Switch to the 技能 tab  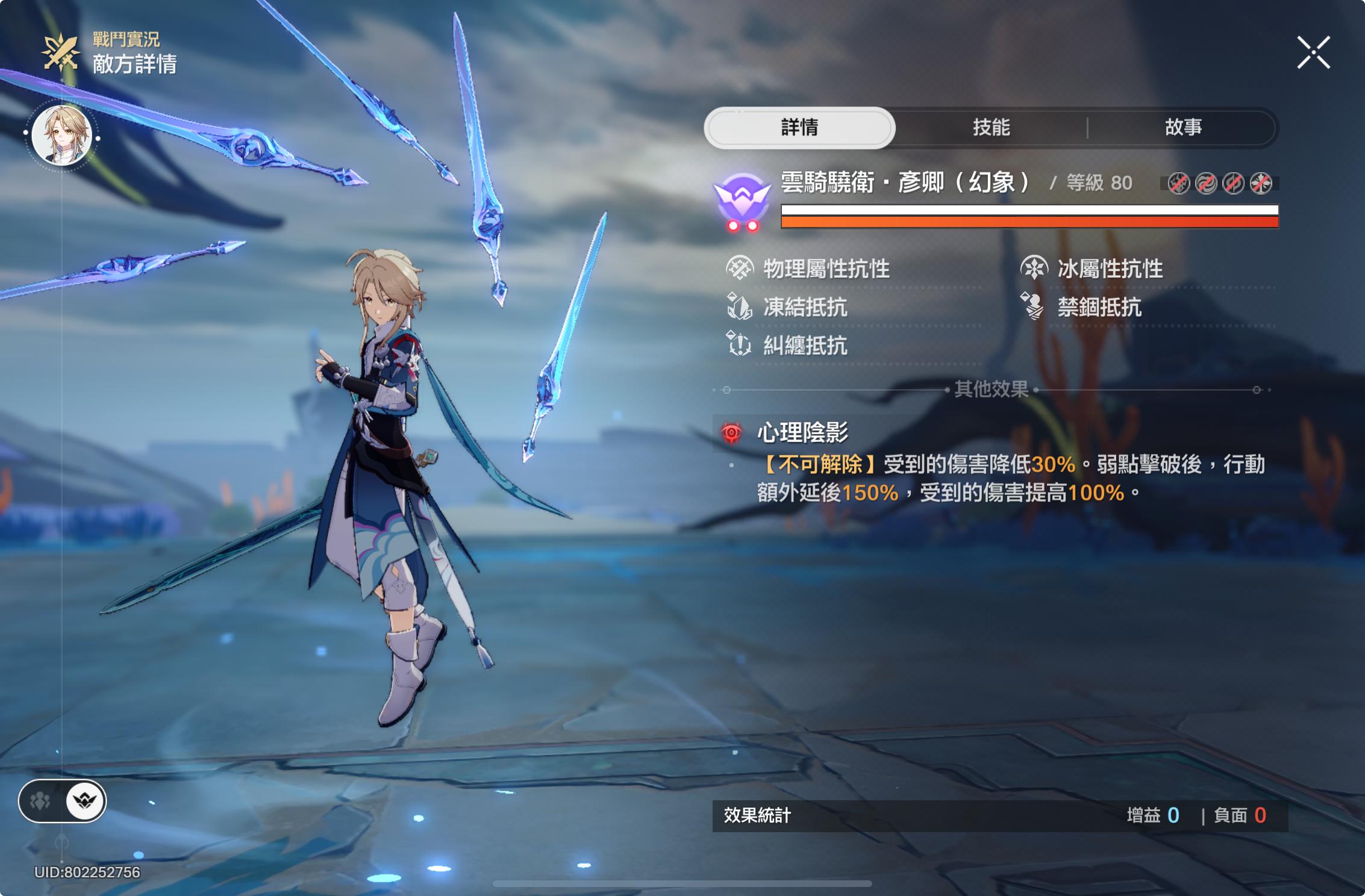tap(991, 128)
